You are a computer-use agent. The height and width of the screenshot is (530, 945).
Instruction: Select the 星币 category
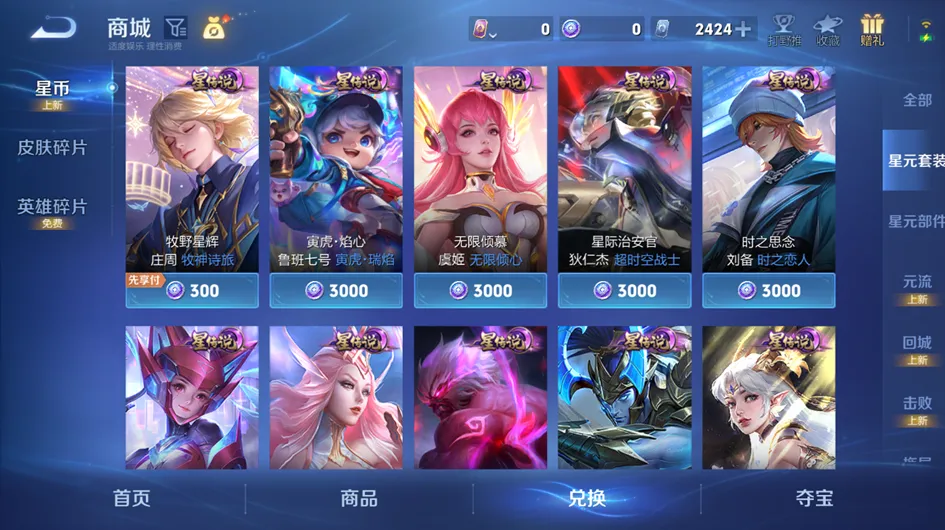pyautogui.click(x=52, y=94)
